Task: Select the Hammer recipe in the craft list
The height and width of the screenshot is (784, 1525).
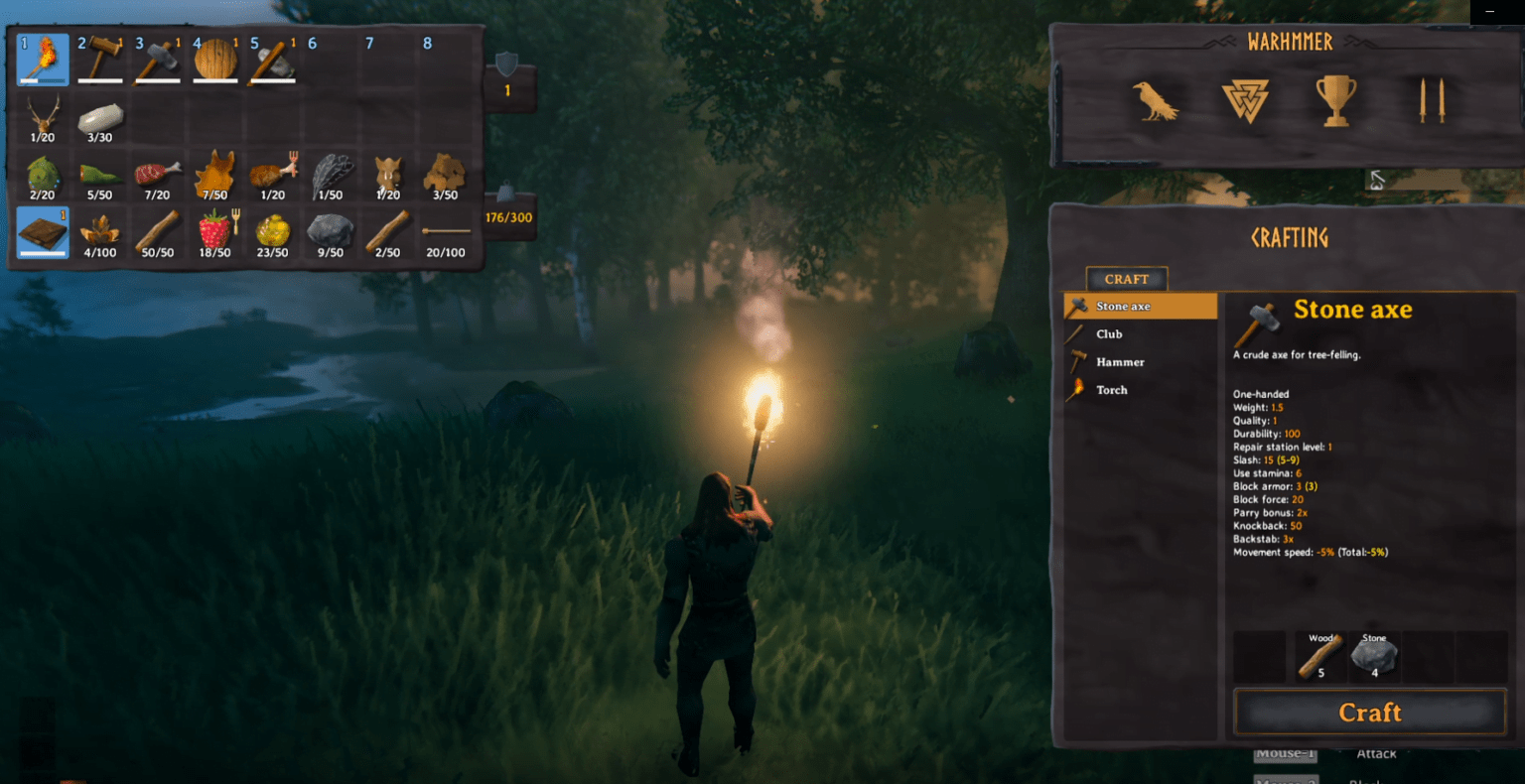Action: [x=1116, y=362]
